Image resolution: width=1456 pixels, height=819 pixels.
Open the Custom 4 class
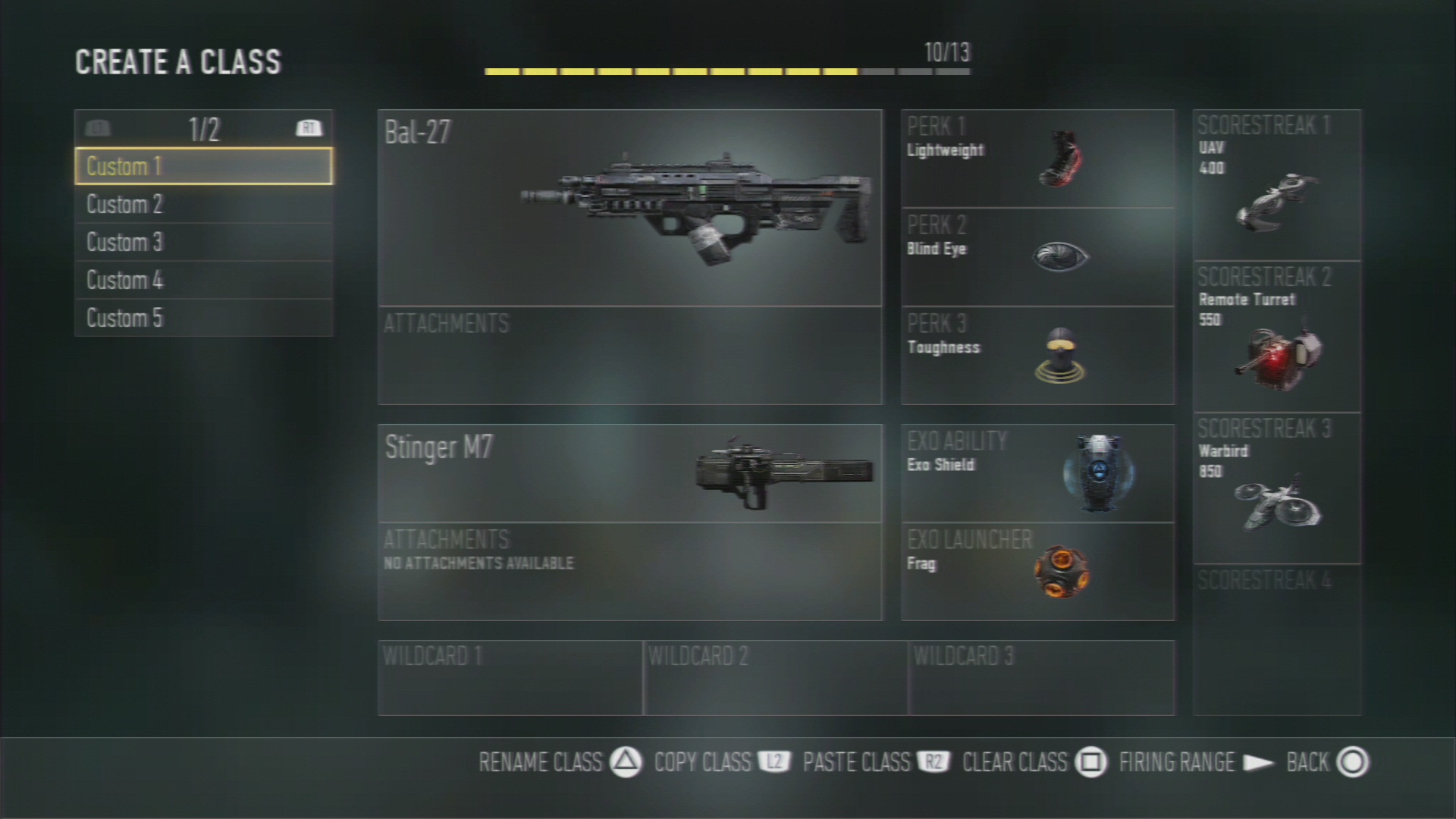click(x=203, y=280)
